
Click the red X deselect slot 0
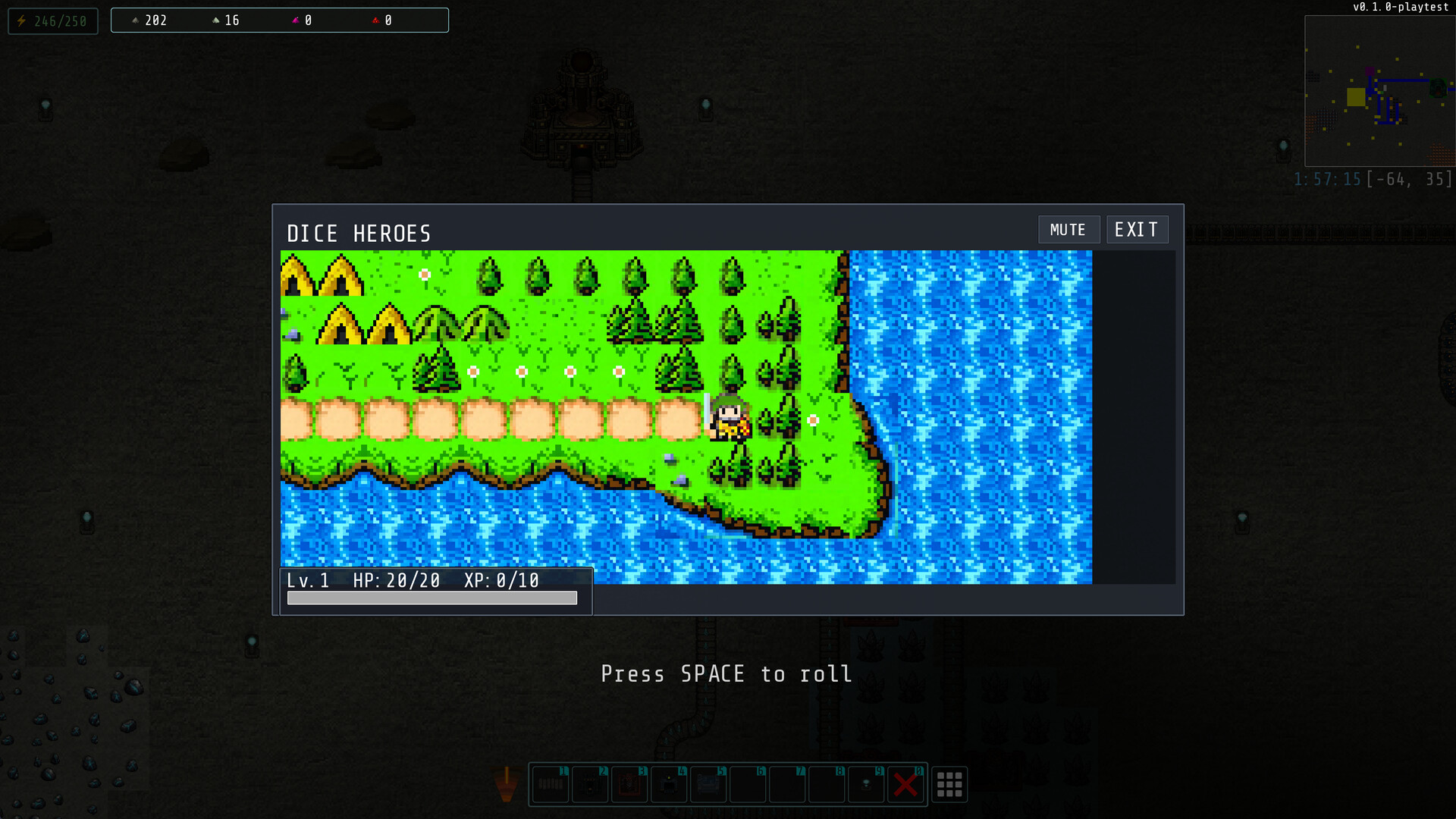click(x=905, y=785)
